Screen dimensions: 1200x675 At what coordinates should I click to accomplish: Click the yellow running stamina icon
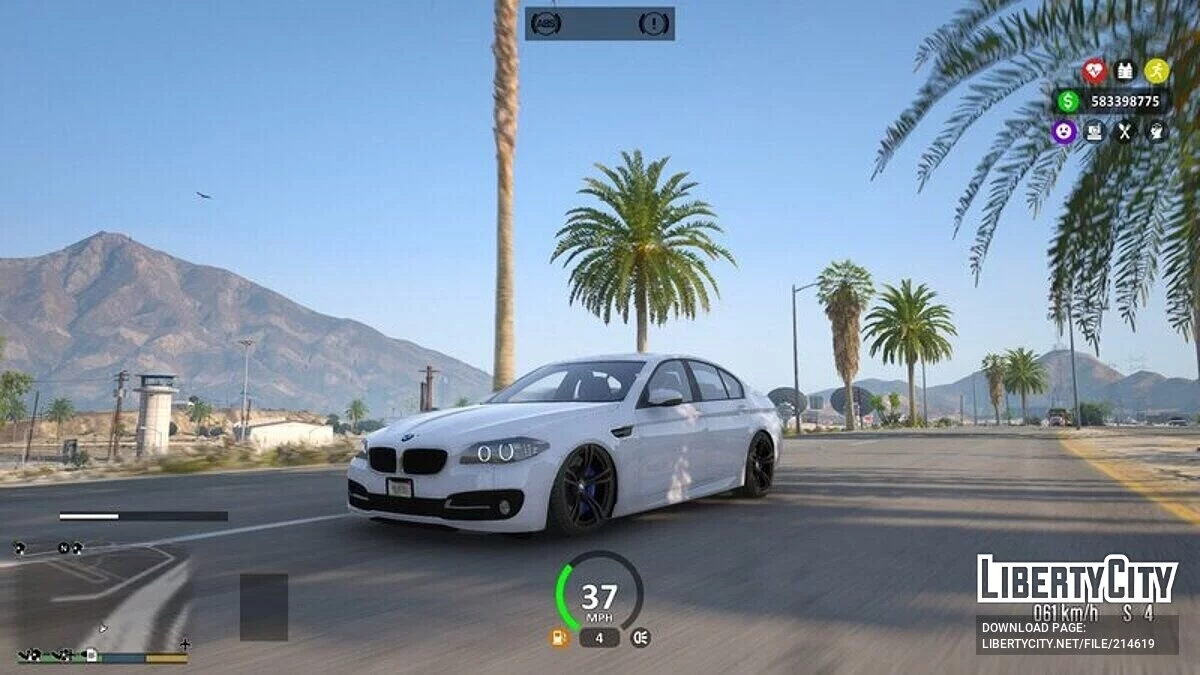click(x=1156, y=71)
